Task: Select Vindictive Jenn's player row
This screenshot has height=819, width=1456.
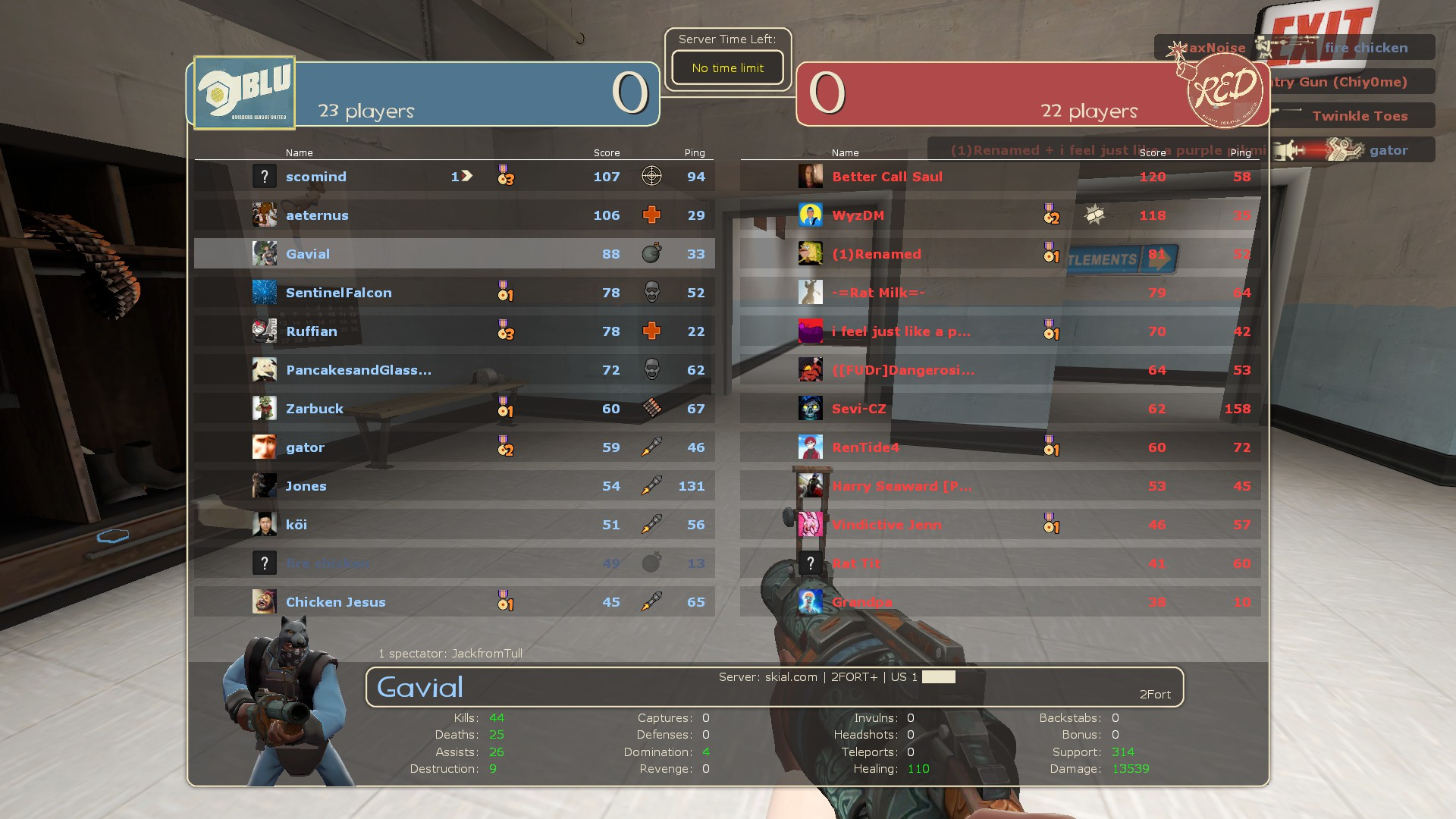Action: tap(999, 525)
